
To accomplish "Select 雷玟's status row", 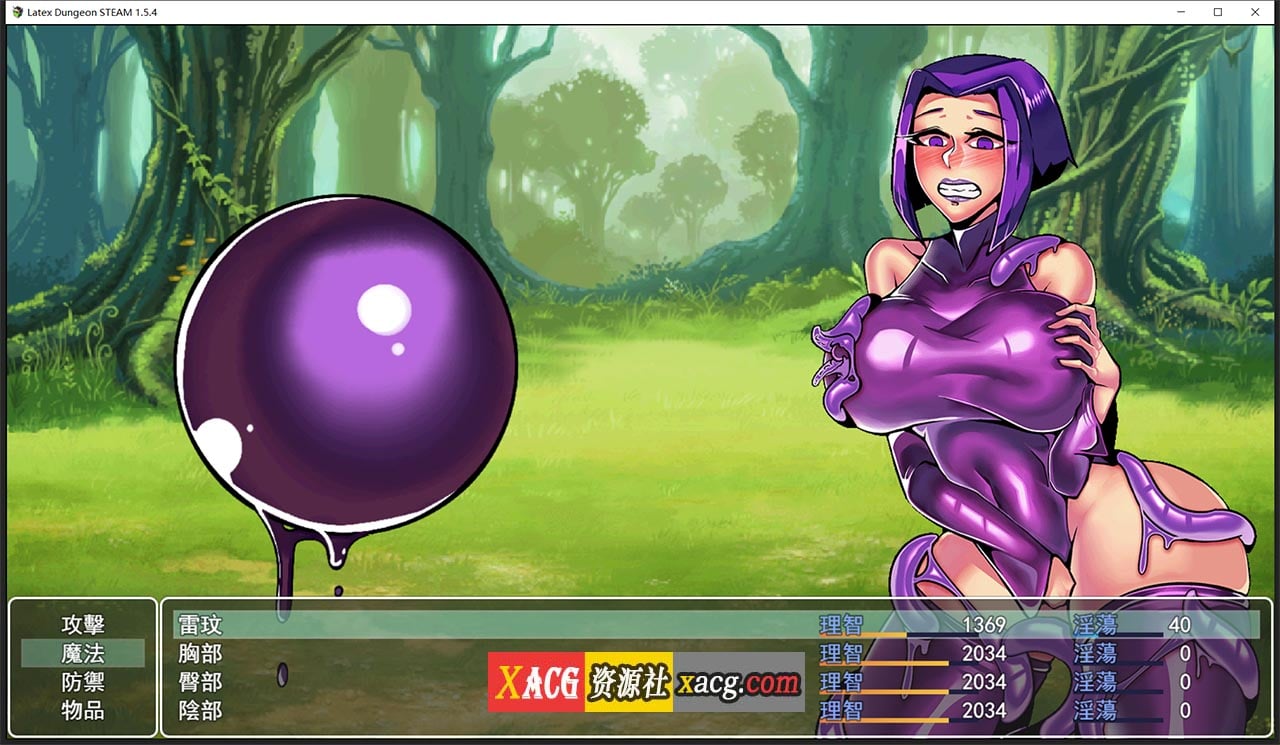I will click(x=200, y=624).
